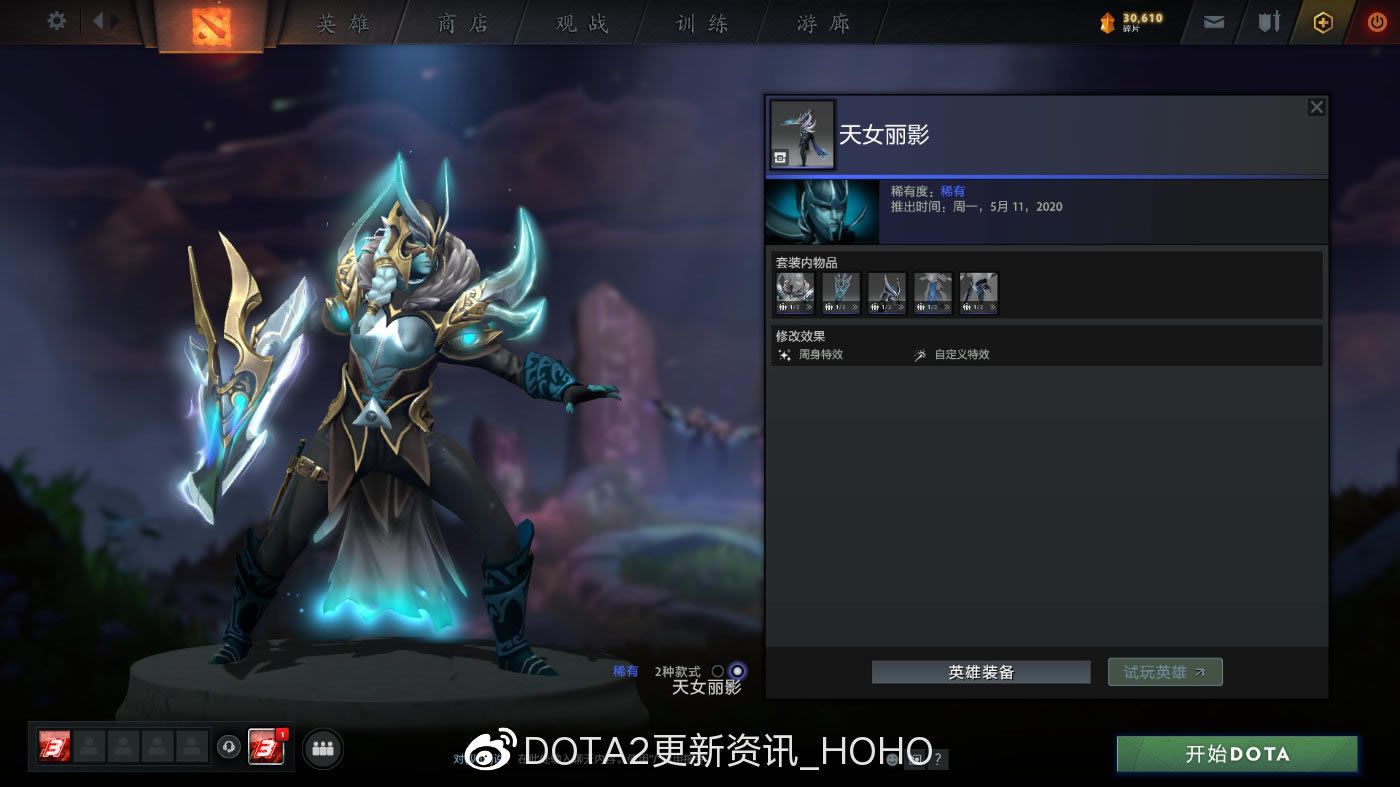Open the 商店 shop menu
Viewport: 1400px width, 787px height.
coord(461,22)
